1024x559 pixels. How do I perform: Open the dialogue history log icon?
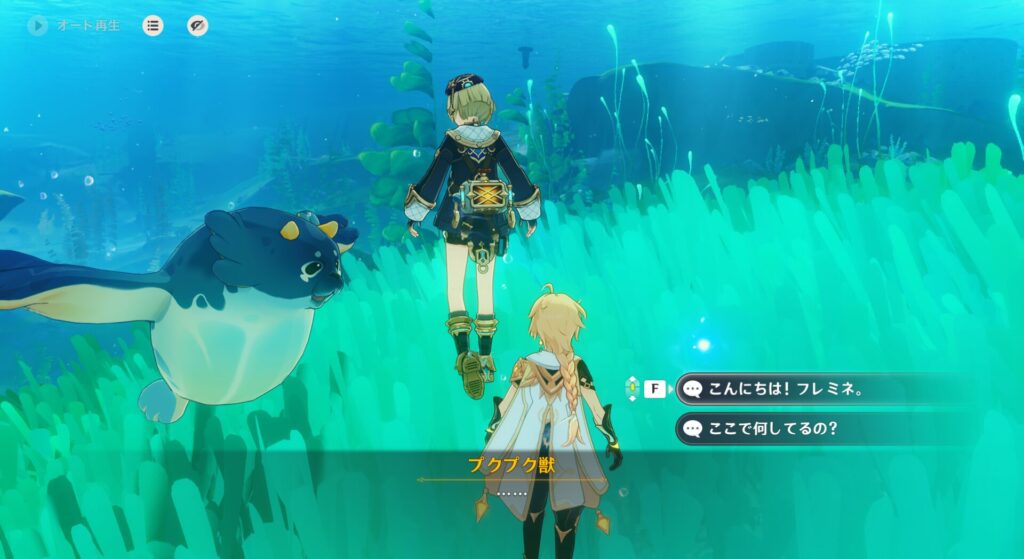tap(153, 26)
